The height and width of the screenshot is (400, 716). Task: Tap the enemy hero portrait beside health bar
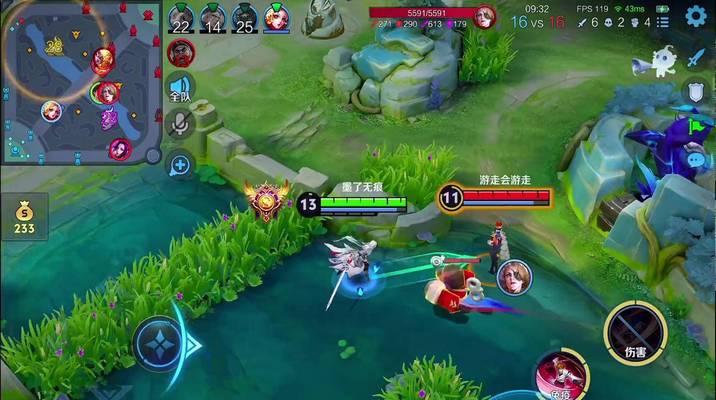coord(485,17)
